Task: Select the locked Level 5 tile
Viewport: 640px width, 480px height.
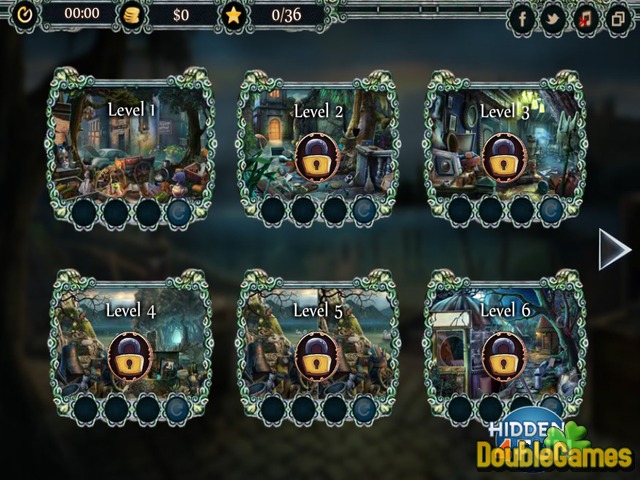Action: (x=318, y=350)
